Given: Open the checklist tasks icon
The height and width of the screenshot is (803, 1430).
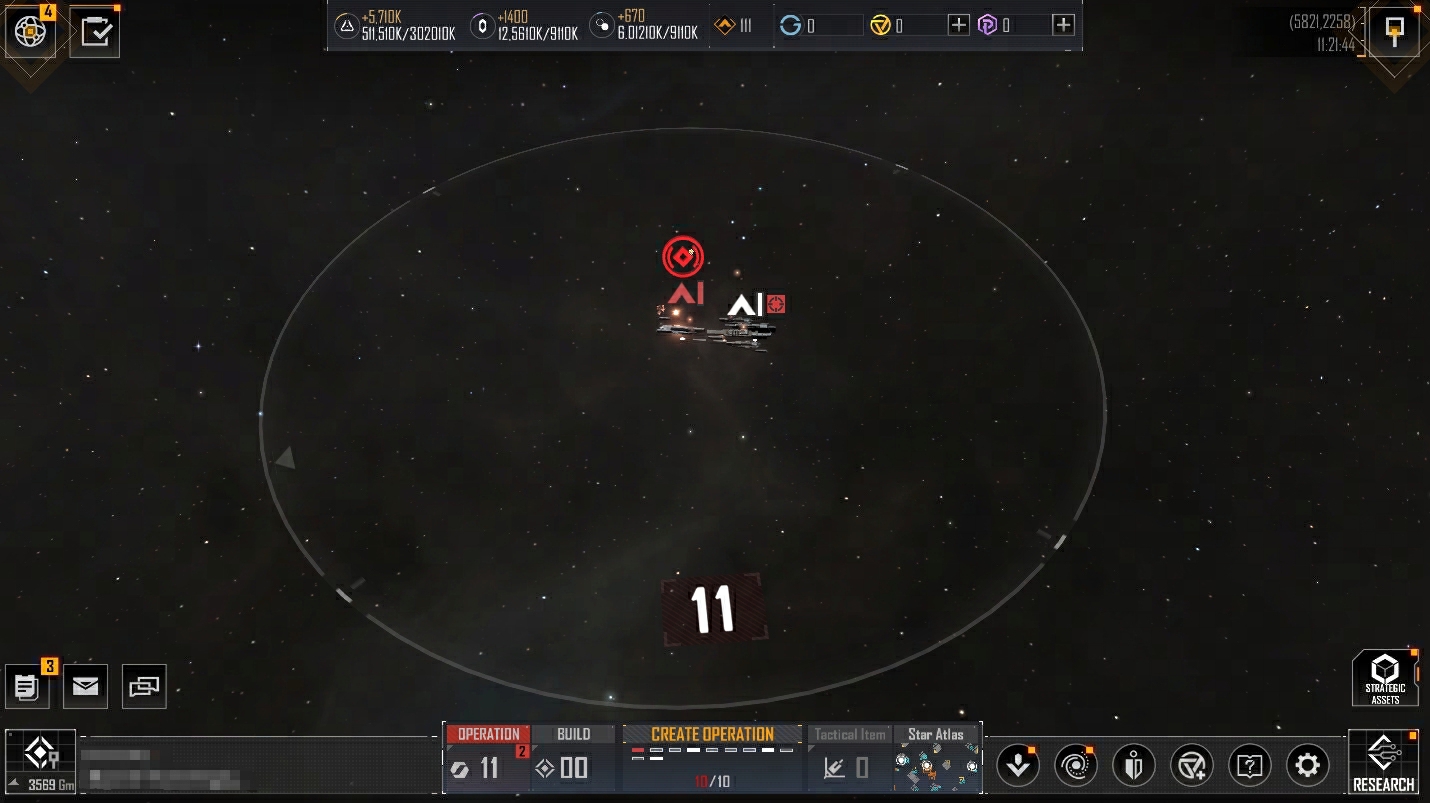Looking at the screenshot, I should click(95, 32).
